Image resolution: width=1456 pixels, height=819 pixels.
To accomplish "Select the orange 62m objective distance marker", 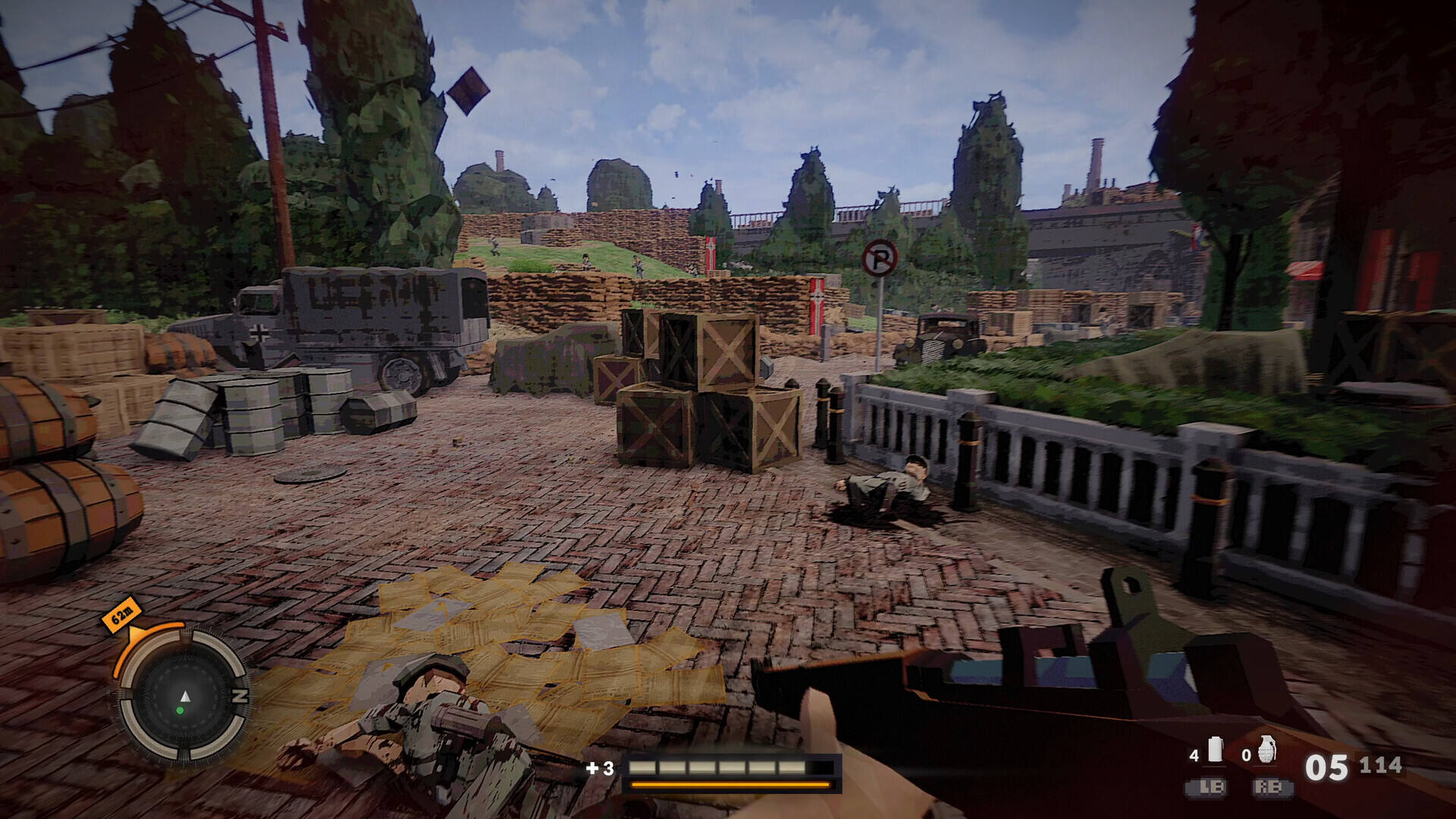I will pos(121,613).
